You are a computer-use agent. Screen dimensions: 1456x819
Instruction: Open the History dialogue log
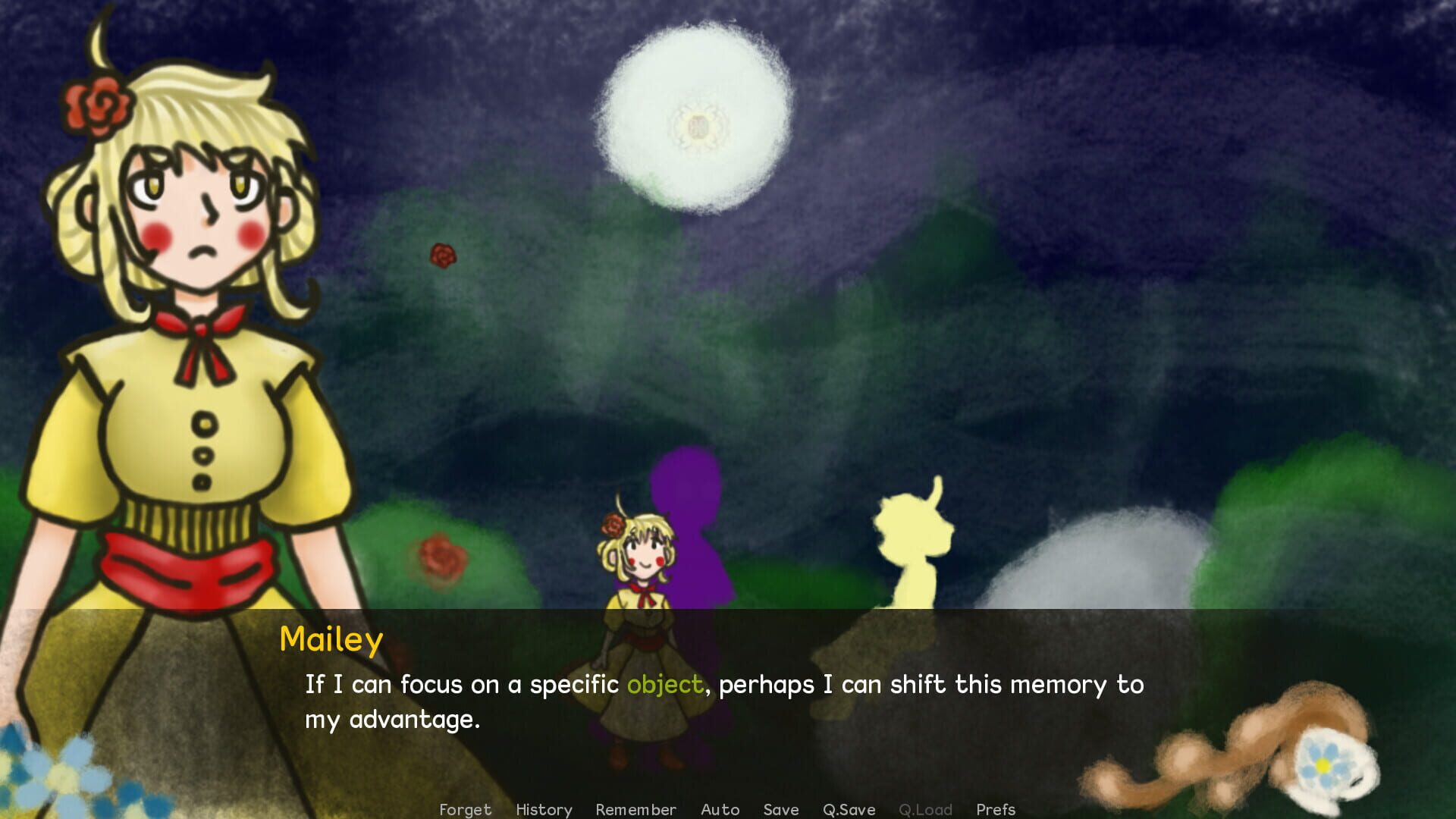[x=544, y=809]
